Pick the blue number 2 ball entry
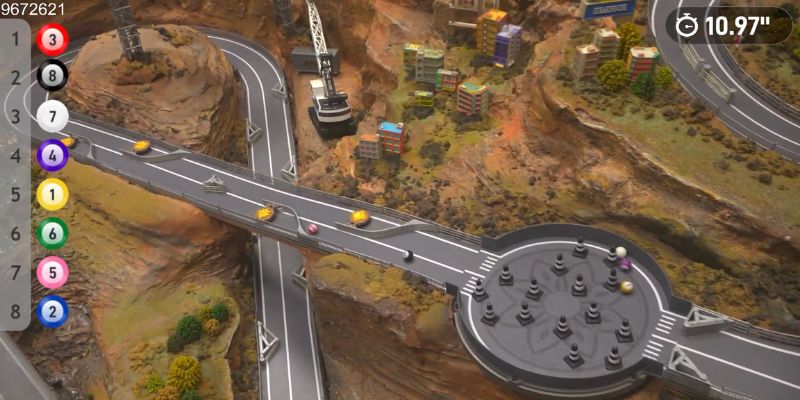The width and height of the screenshot is (800, 400). [x=52, y=311]
